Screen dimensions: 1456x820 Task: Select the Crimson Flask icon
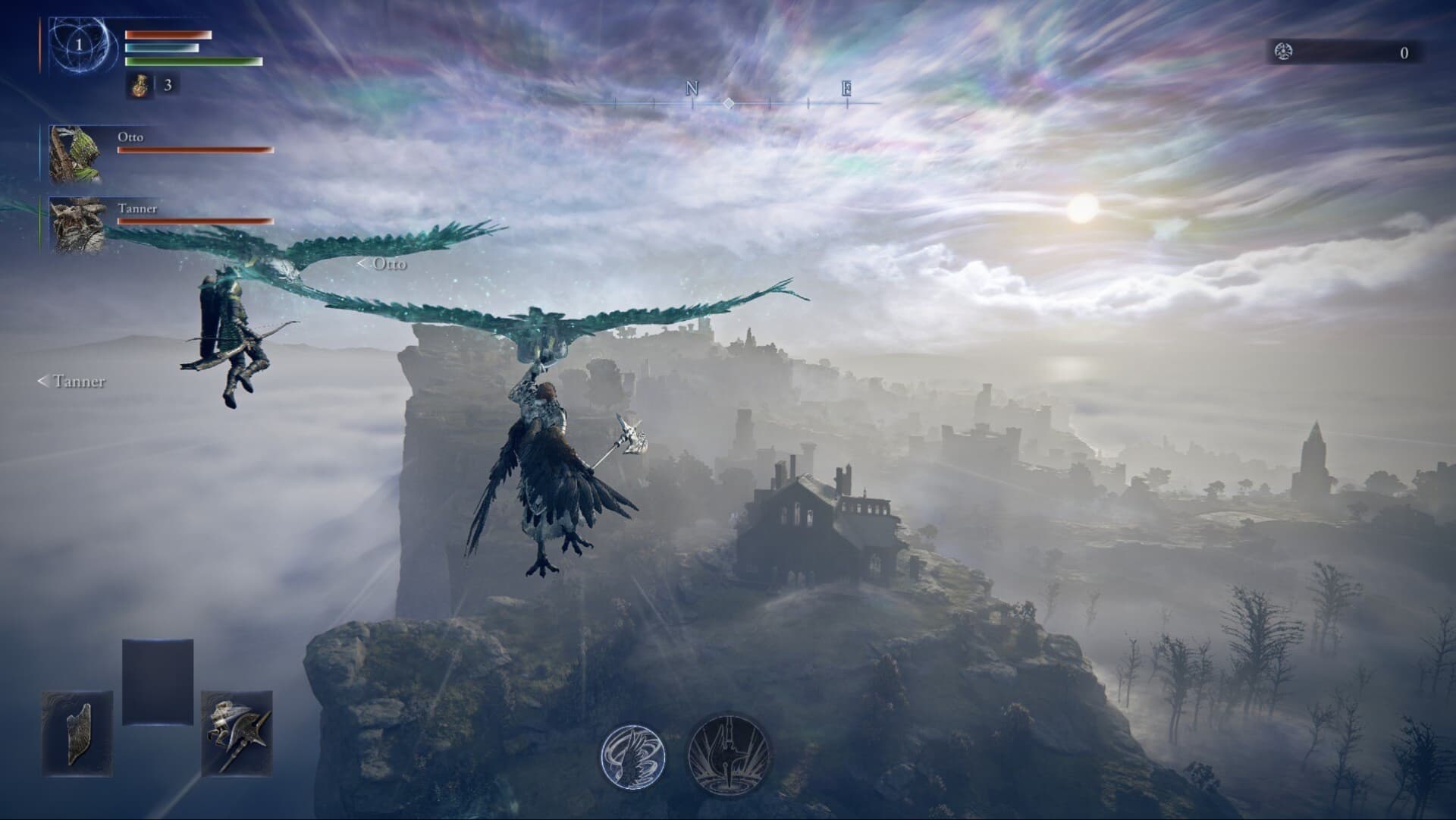point(139,86)
